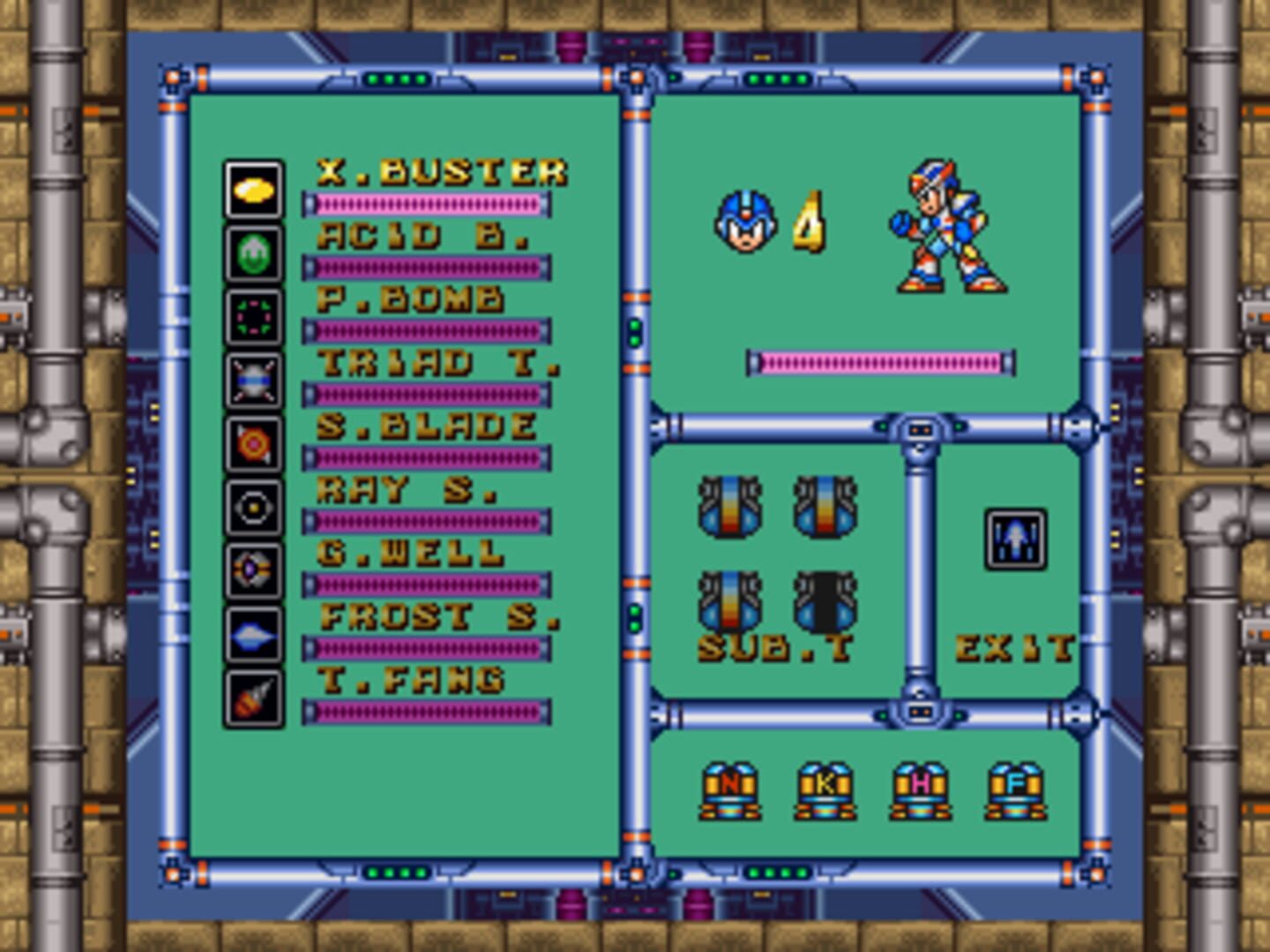Click EXIT to leave the menu
The width and height of the screenshot is (1270, 952).
click(x=1014, y=645)
